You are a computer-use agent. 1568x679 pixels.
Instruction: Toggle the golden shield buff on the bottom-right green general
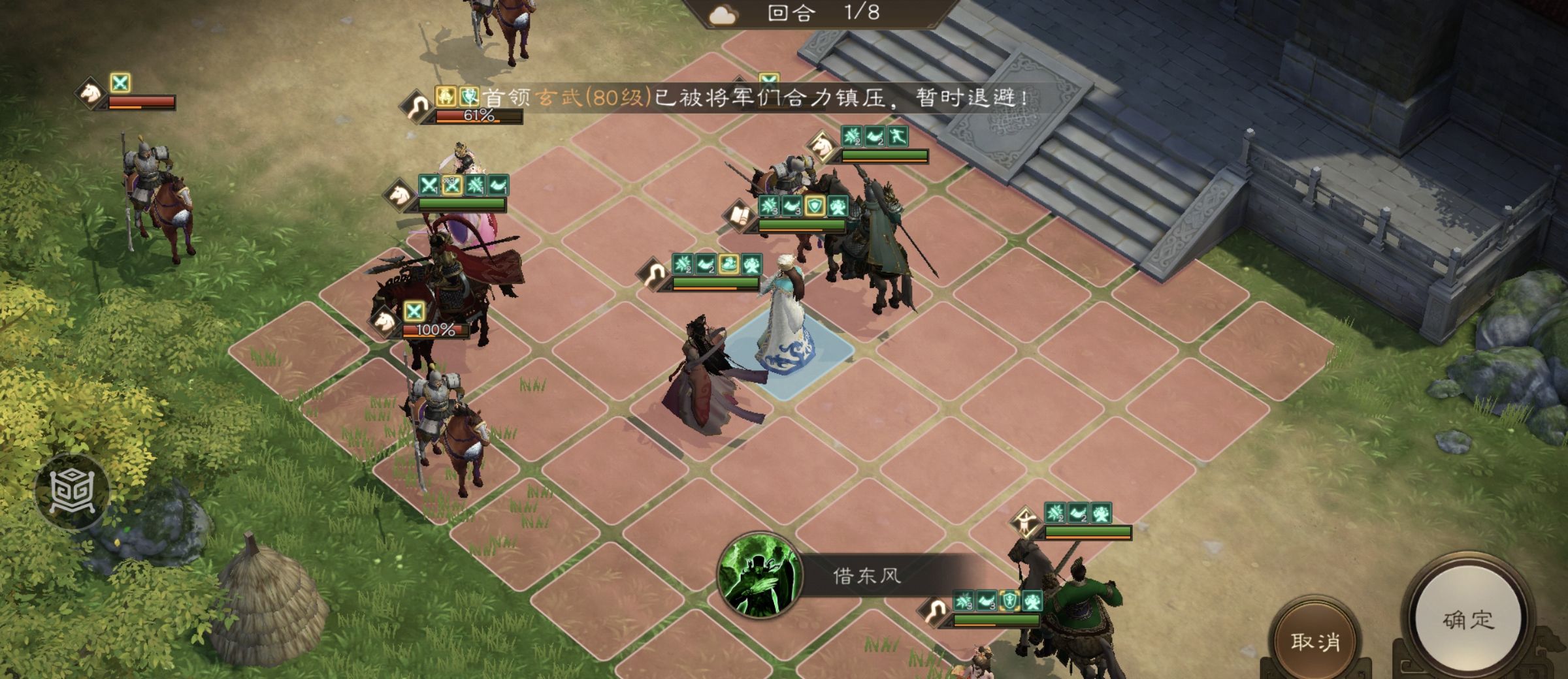pos(1010,601)
